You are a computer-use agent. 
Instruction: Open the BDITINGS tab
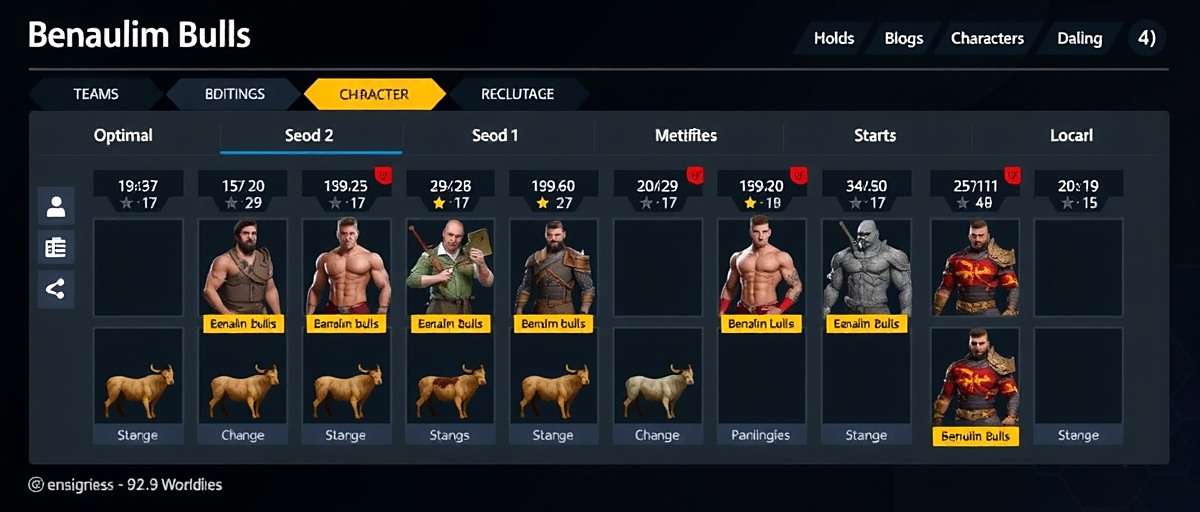[x=235, y=94]
